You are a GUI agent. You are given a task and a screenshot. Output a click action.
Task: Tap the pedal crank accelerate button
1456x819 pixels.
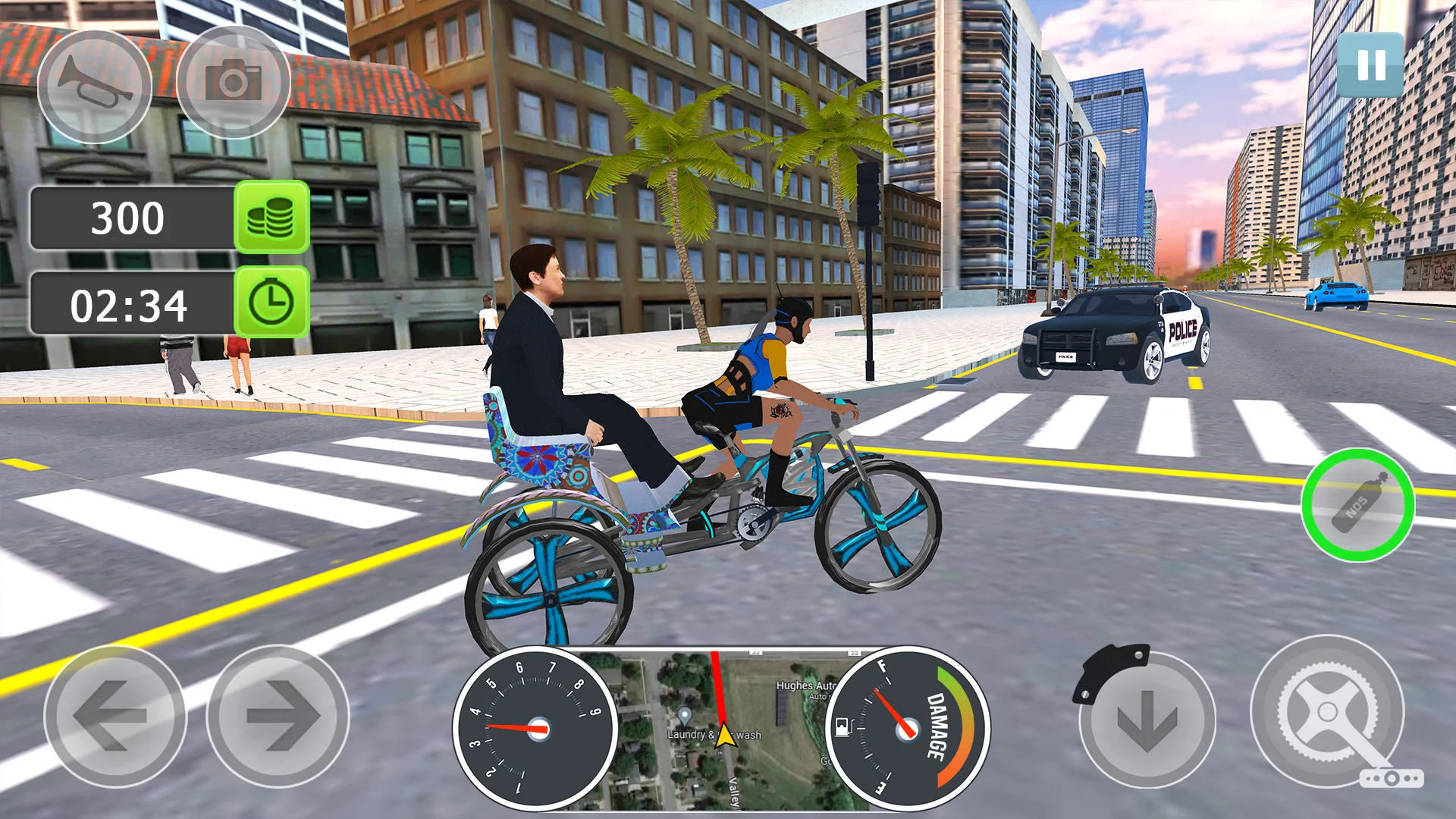coord(1328,712)
